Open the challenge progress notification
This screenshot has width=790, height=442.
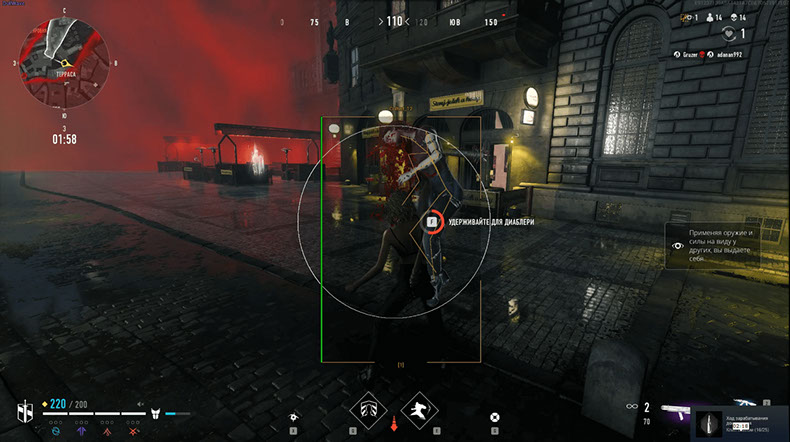(x=738, y=422)
